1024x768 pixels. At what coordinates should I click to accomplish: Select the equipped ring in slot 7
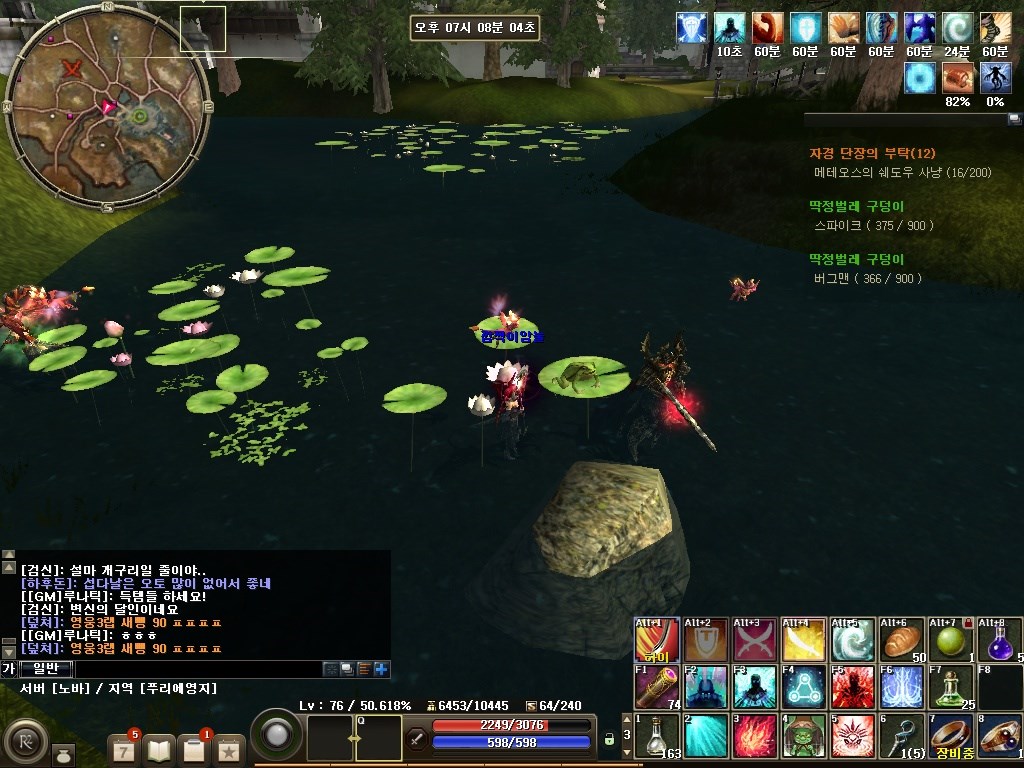coord(951,736)
